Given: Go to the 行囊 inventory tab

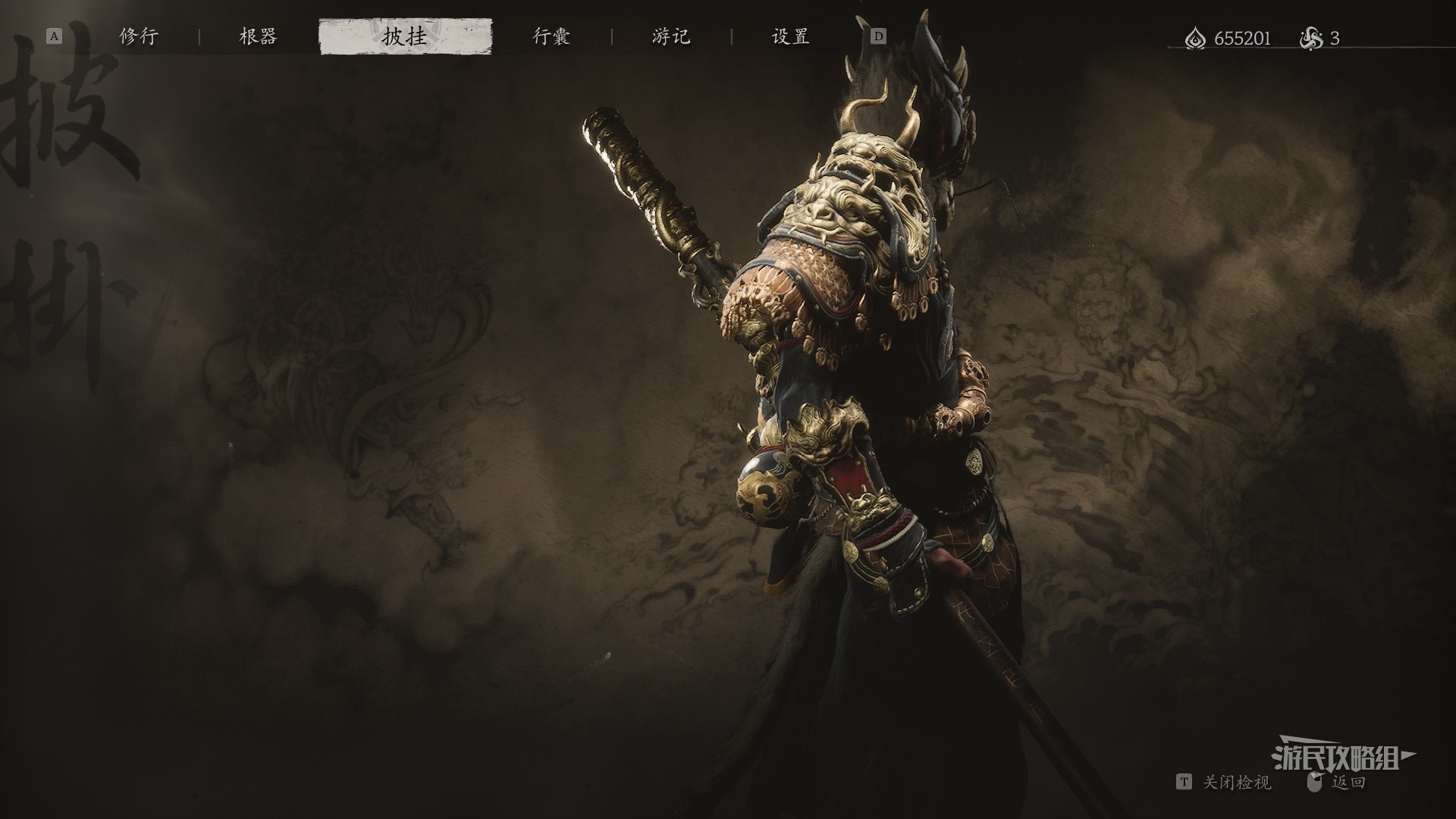Looking at the screenshot, I should pos(551,36).
